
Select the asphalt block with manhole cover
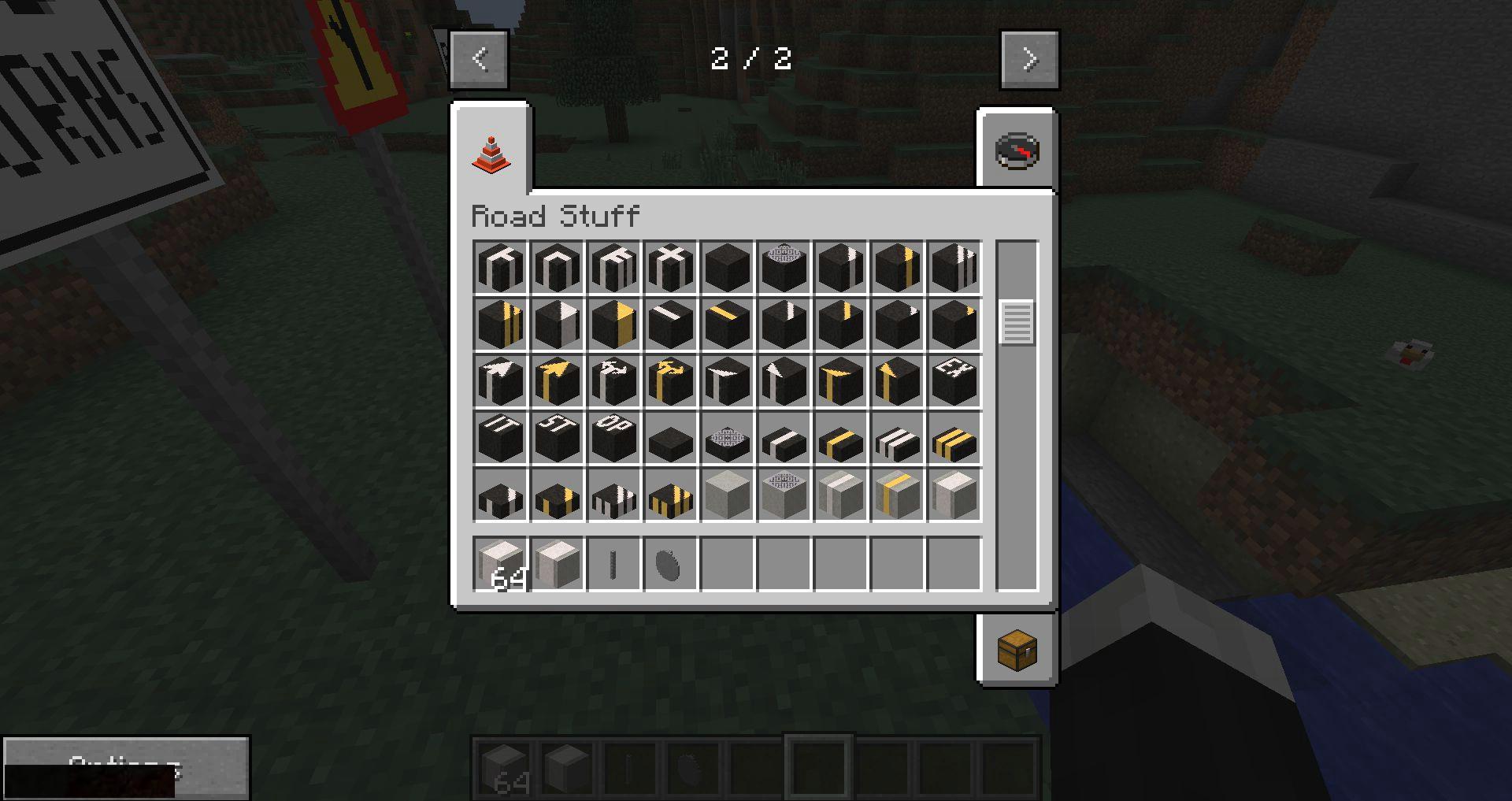pos(784,267)
